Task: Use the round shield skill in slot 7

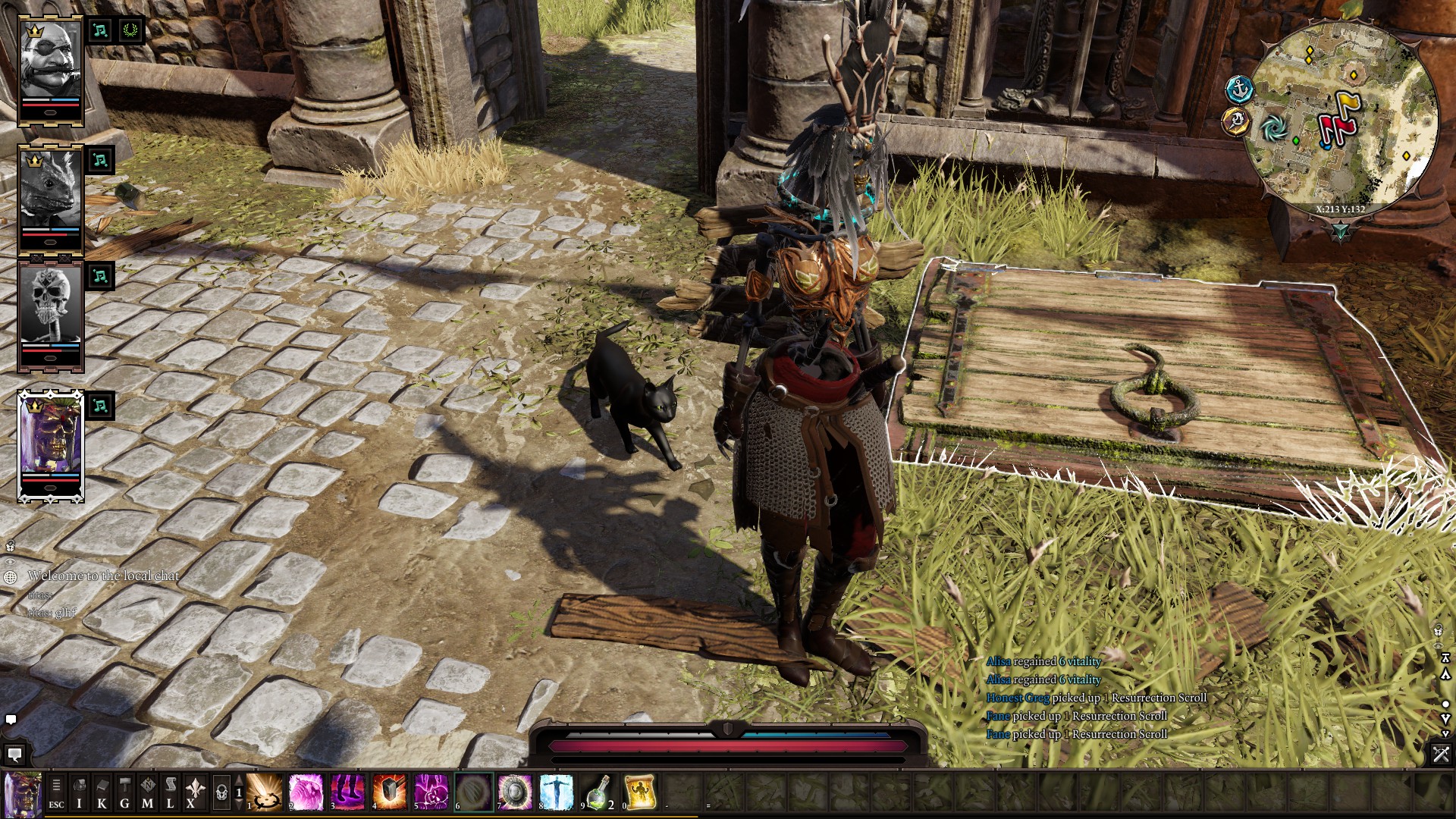Action: click(515, 792)
